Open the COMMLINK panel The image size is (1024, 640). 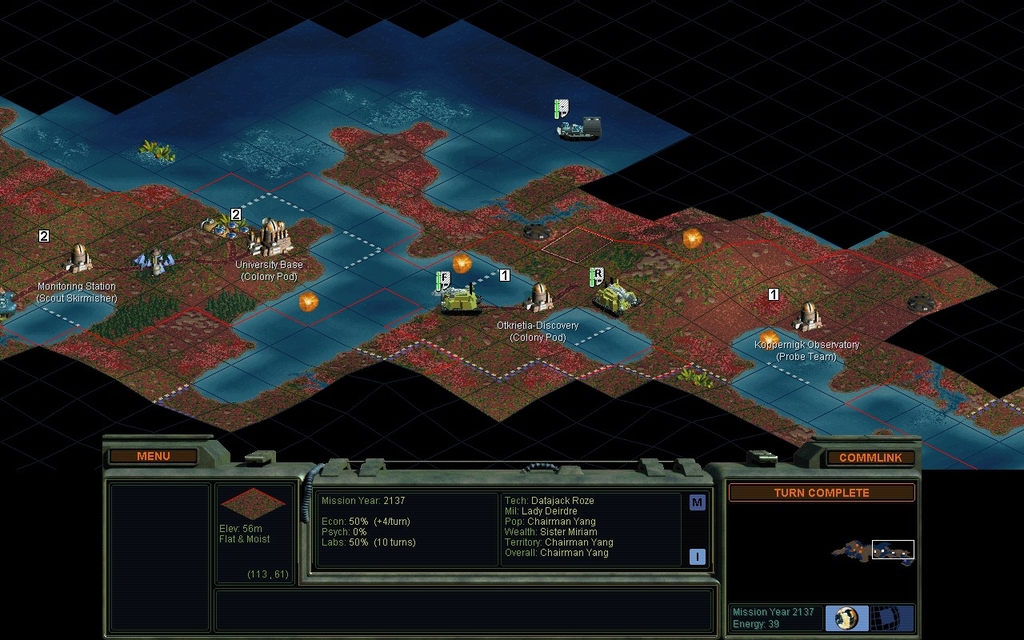pos(870,457)
